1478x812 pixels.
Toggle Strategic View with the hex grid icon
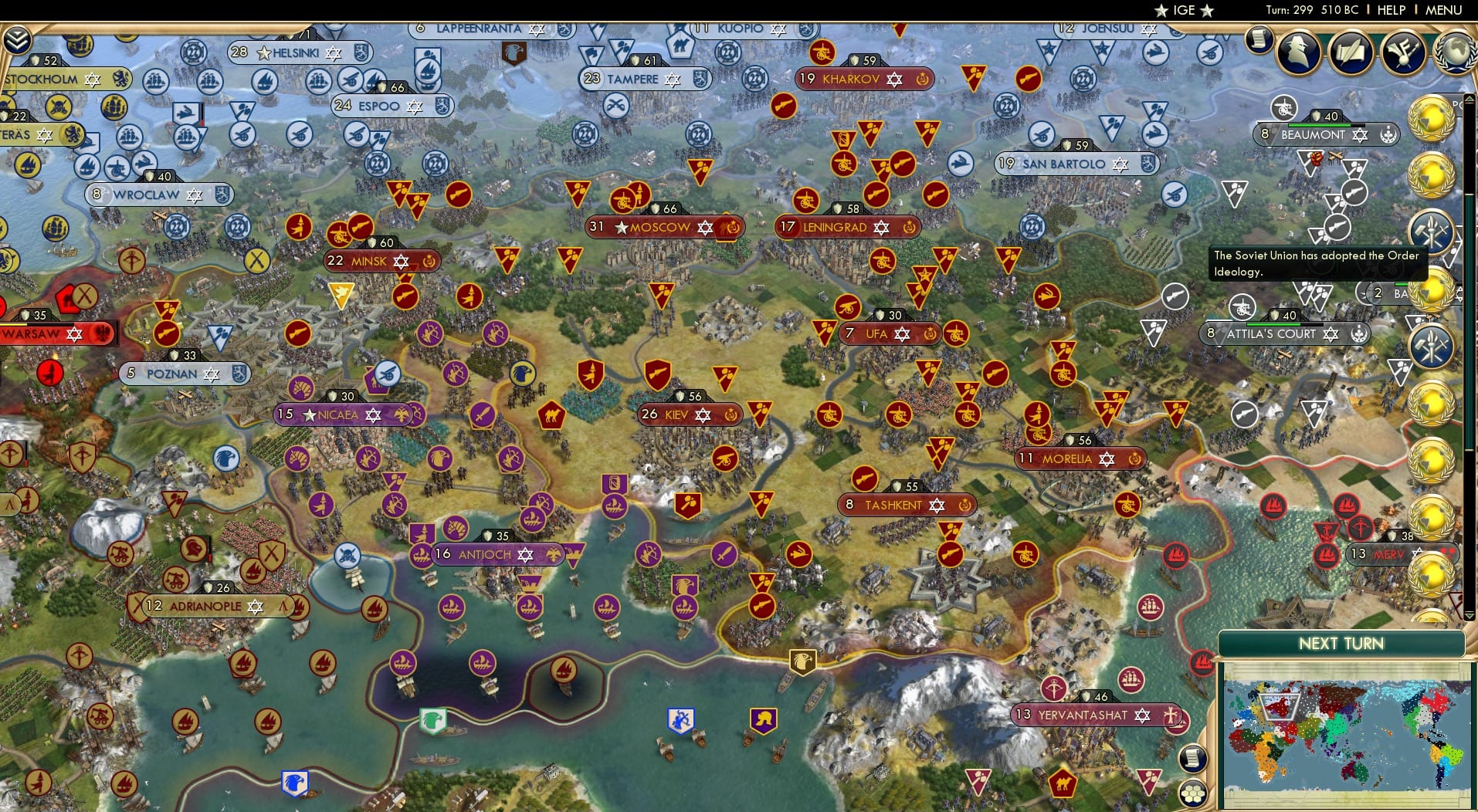click(1192, 791)
